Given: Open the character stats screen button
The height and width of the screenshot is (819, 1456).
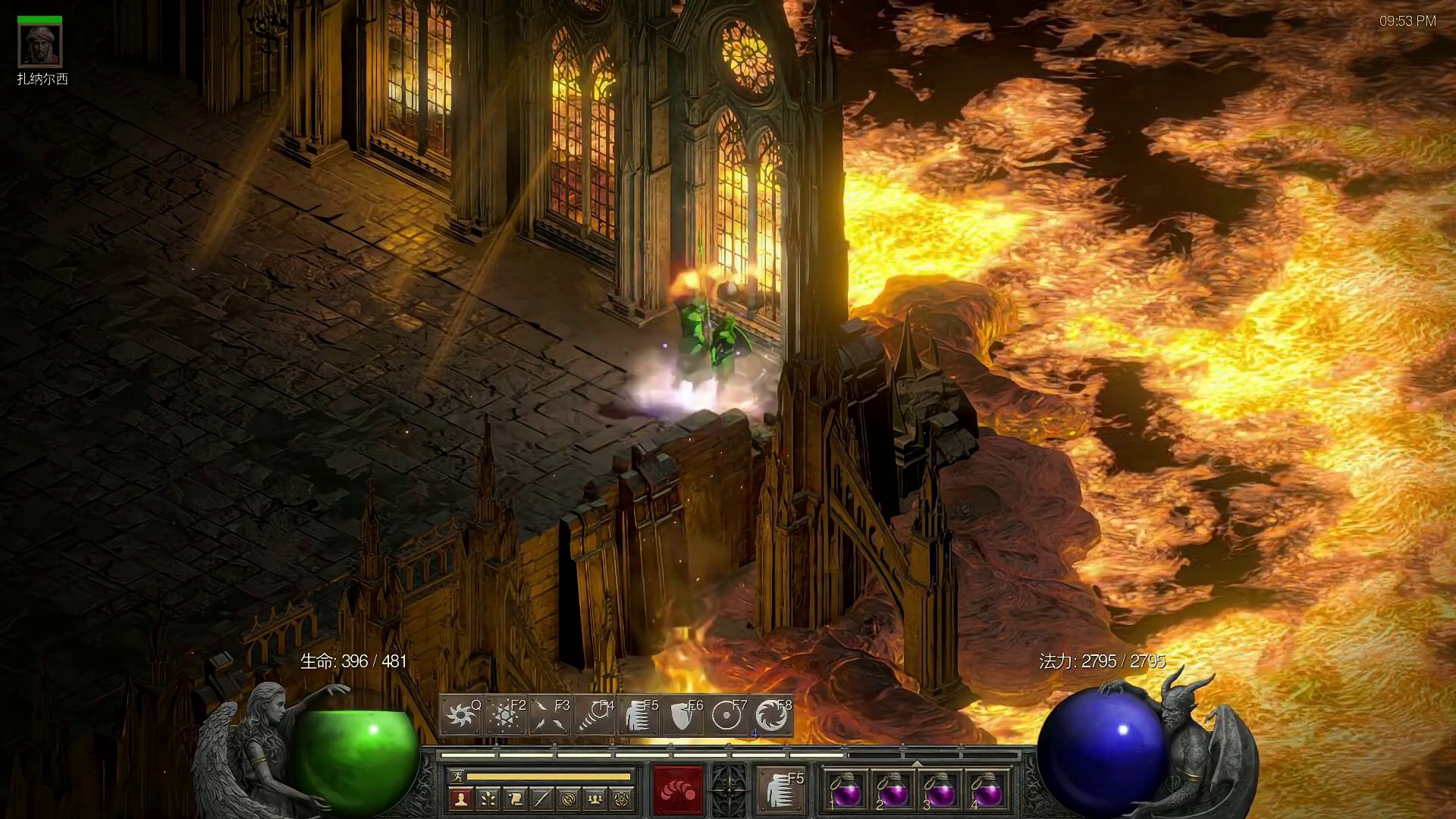Looking at the screenshot, I should click(x=460, y=799).
